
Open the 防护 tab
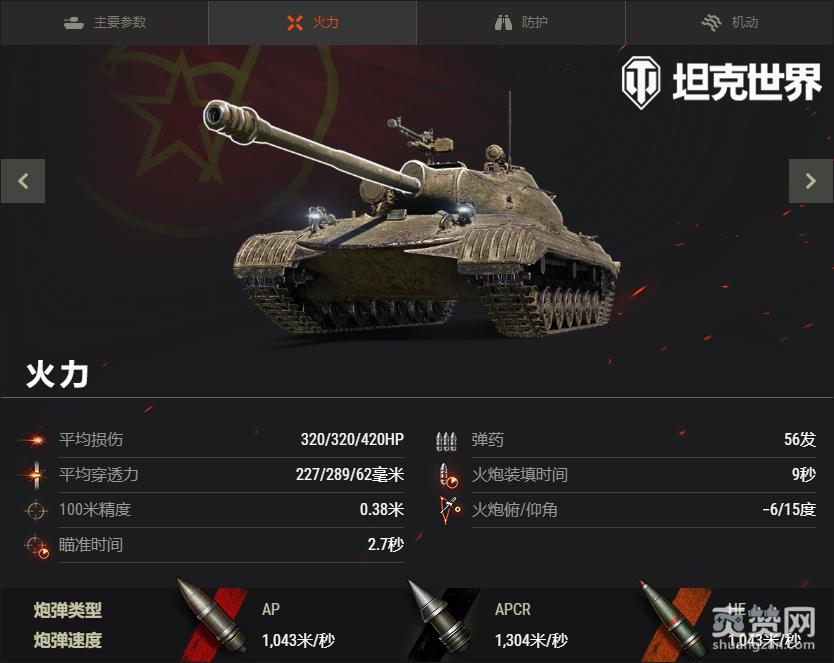pyautogui.click(x=521, y=23)
